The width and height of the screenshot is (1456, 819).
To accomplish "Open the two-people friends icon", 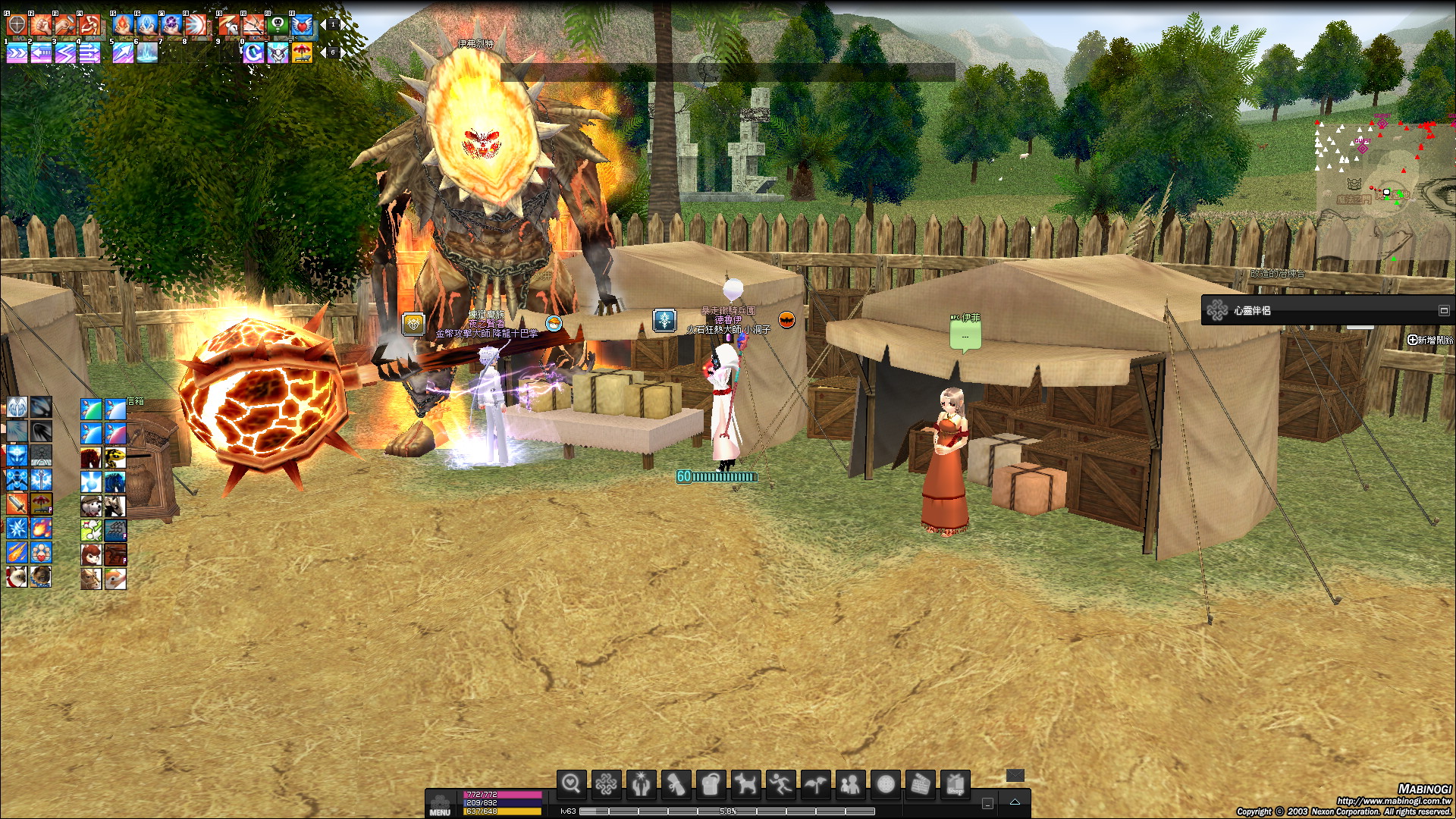I will point(850,784).
